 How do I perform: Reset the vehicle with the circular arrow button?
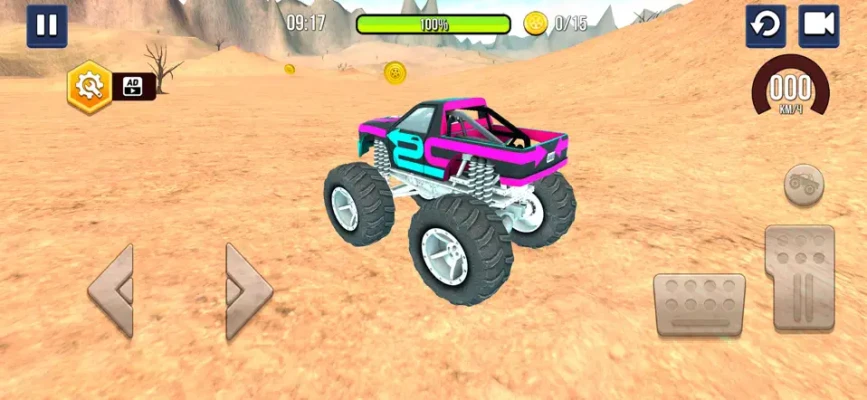point(765,26)
